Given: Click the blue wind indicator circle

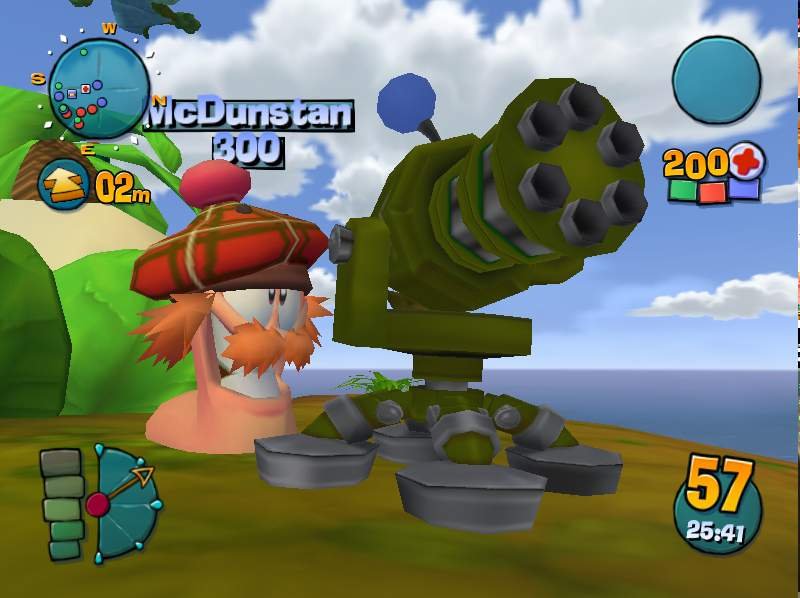Looking at the screenshot, I should click(x=716, y=80).
